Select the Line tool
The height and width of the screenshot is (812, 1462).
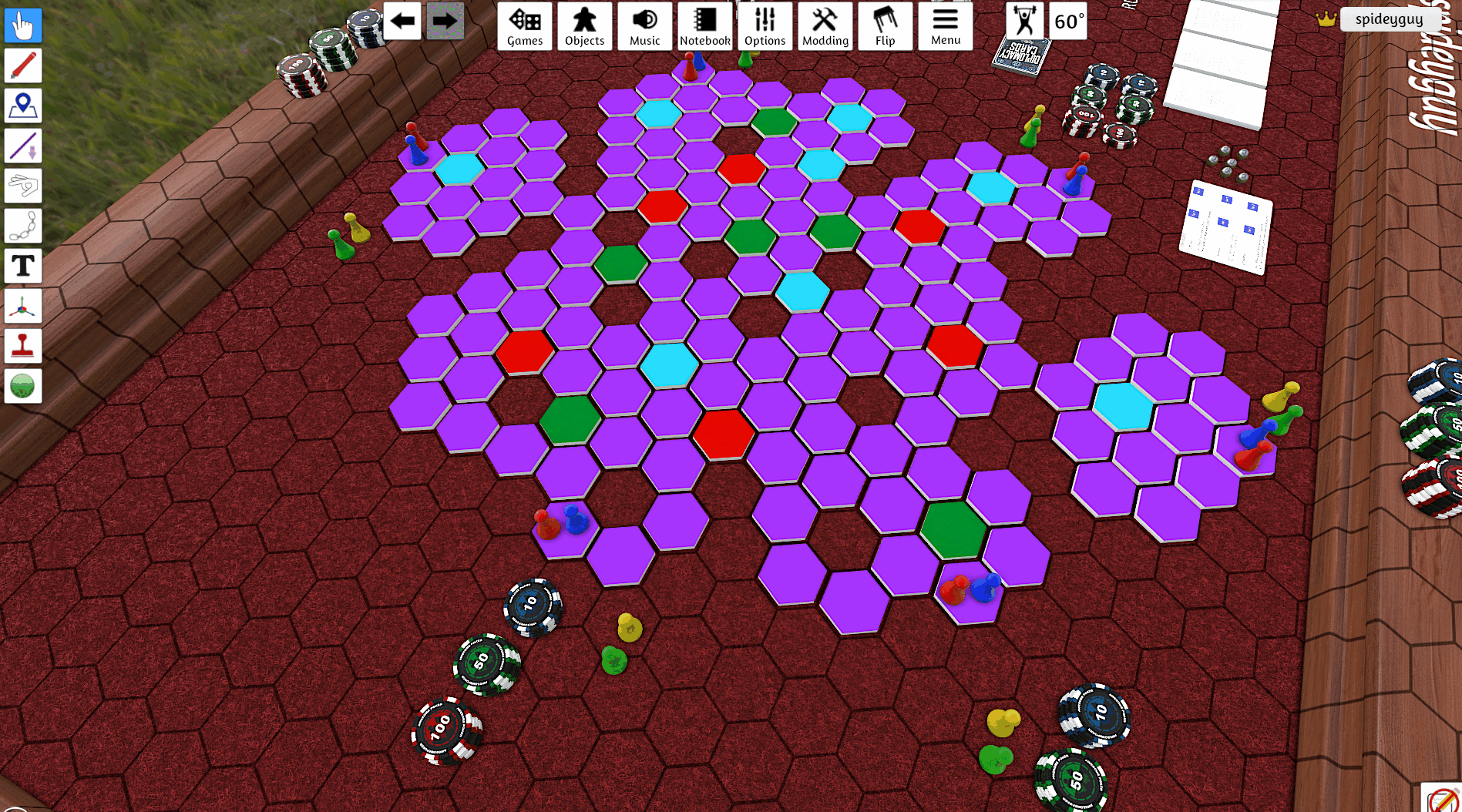pos(22,146)
